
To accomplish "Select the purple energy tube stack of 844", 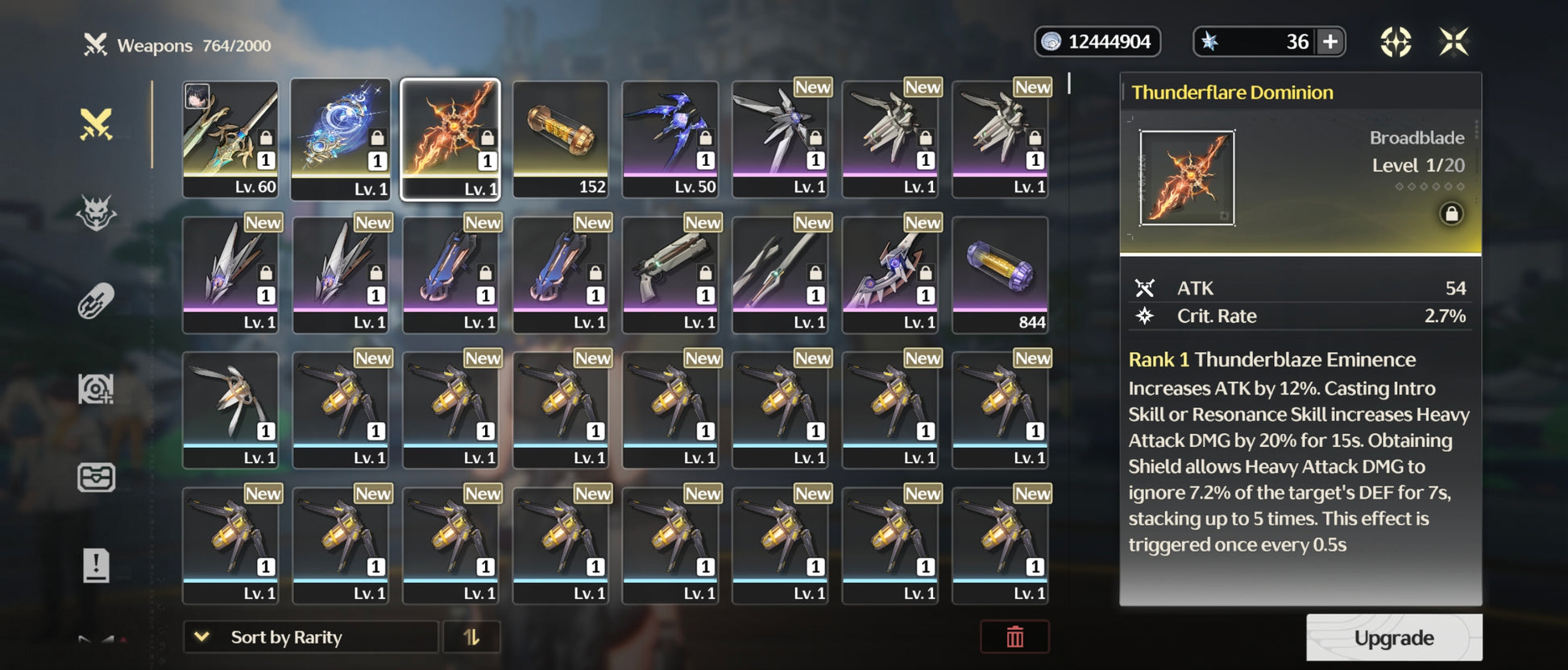I will [x=1000, y=274].
